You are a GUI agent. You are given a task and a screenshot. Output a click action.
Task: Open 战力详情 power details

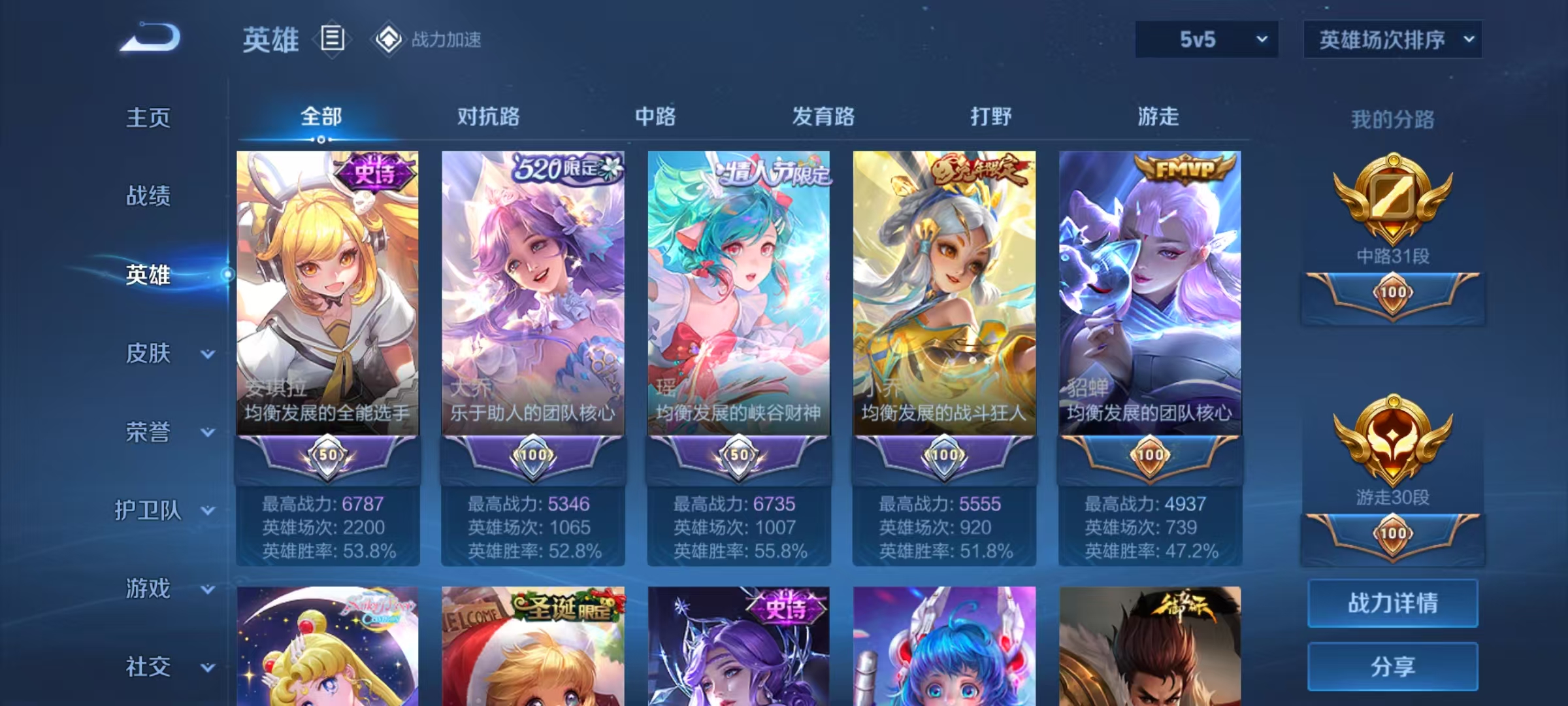[1392, 603]
